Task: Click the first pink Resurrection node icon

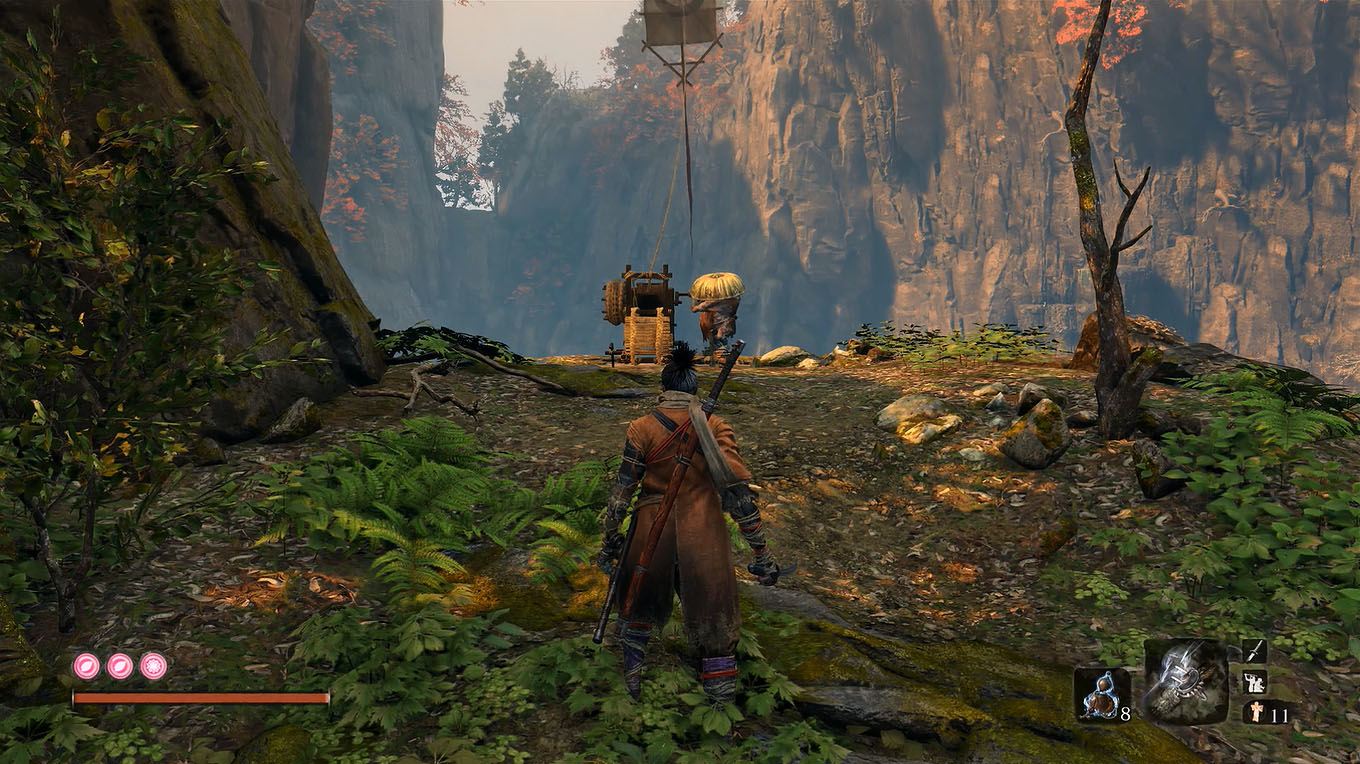Action: tap(87, 665)
